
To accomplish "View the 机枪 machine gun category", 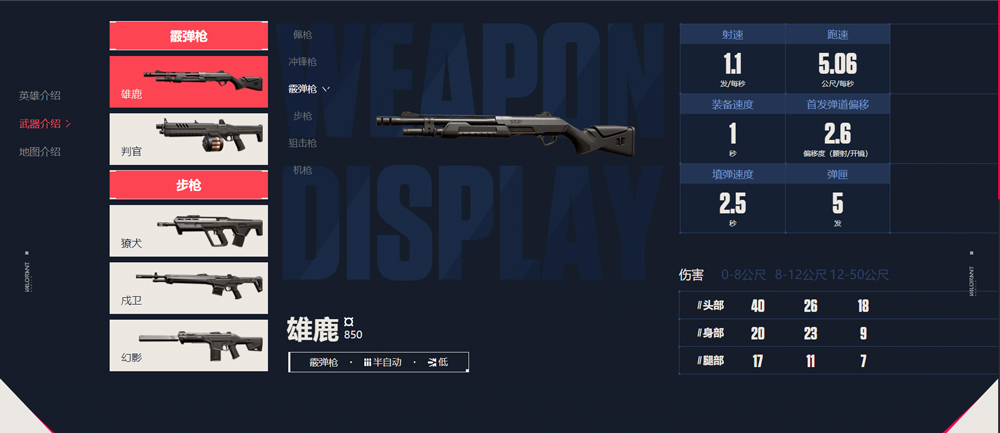I will tap(302, 170).
